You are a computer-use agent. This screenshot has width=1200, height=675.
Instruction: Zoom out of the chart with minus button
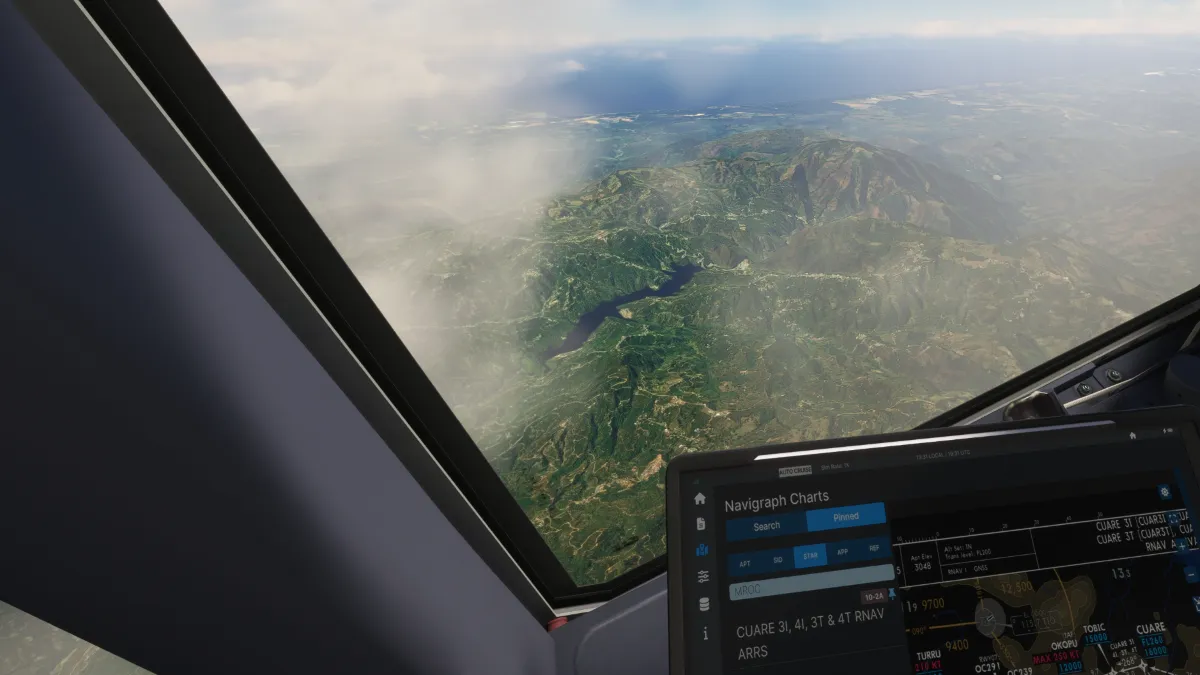point(1190,574)
